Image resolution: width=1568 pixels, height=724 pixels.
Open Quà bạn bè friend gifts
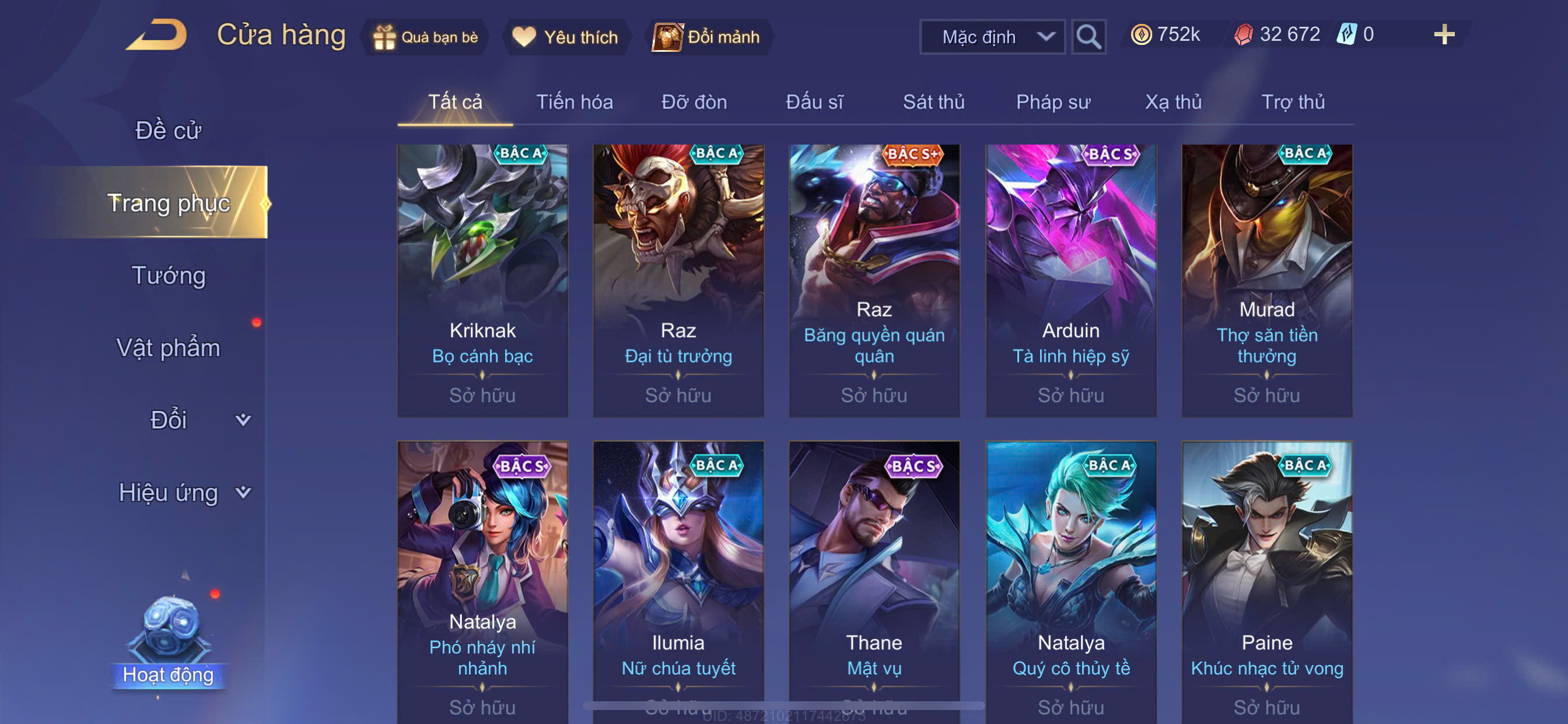pos(426,37)
